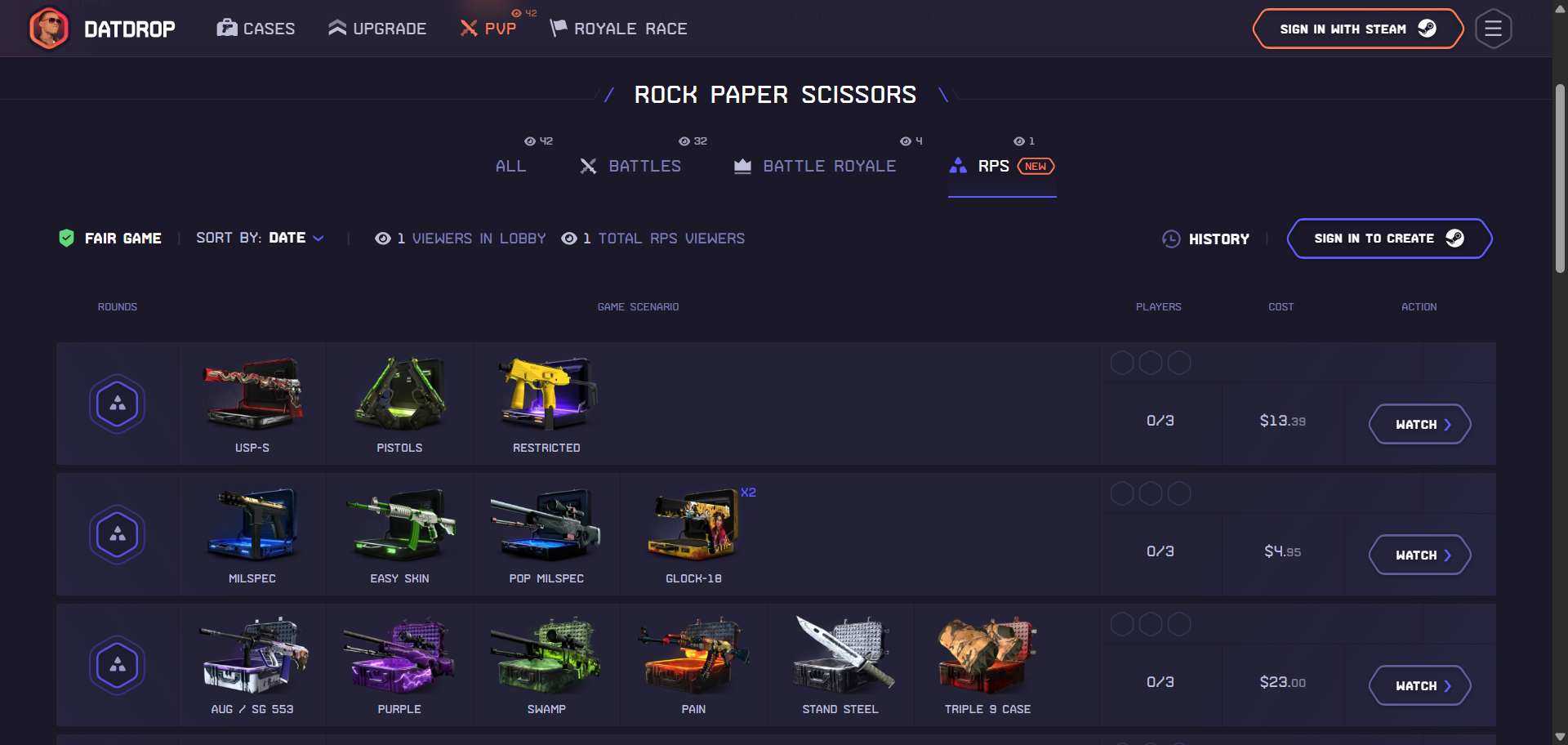Click a player slot circle in the $4.95 game
The image size is (1568, 745).
[1122, 493]
